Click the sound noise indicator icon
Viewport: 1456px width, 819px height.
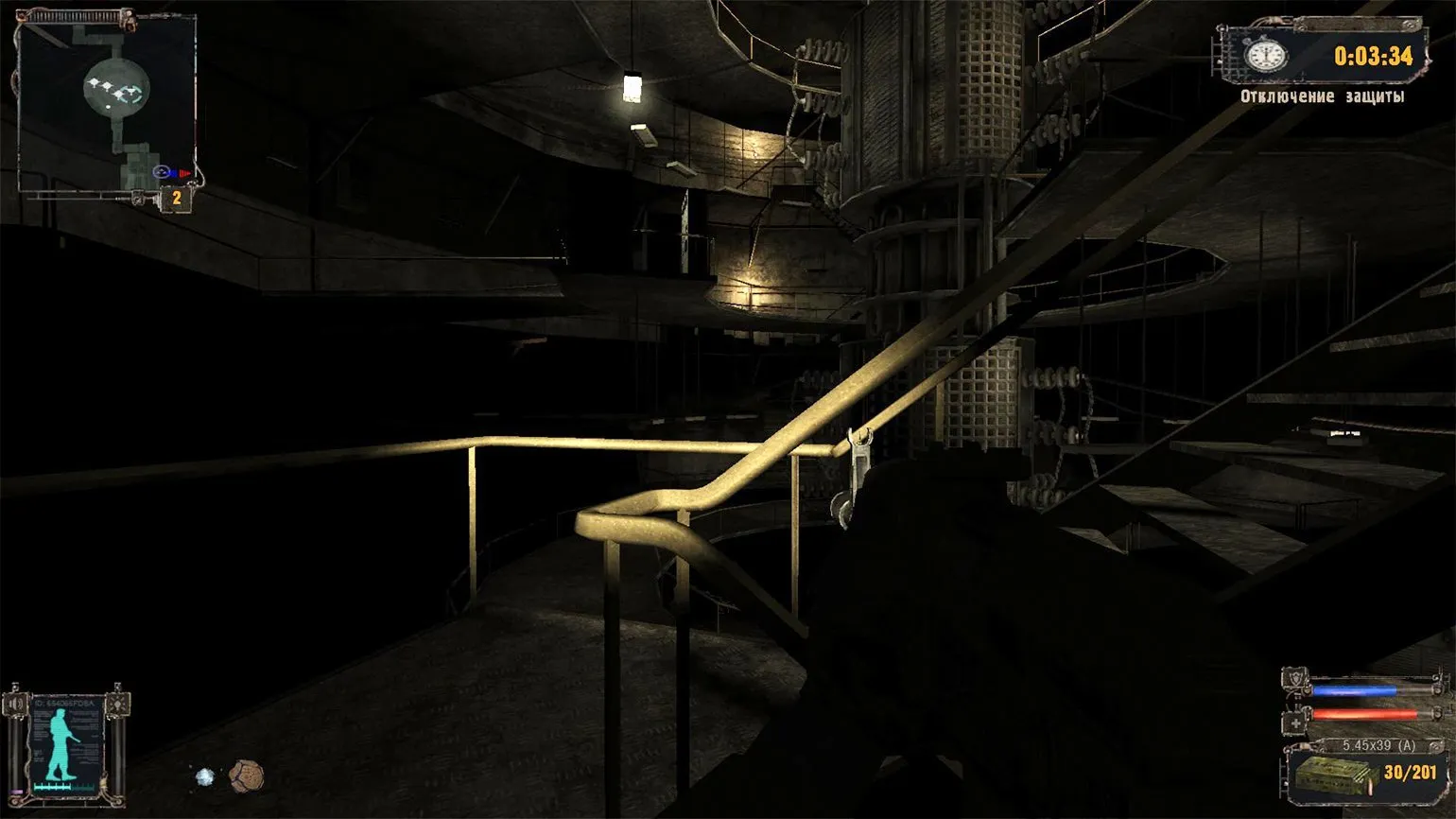coord(15,705)
